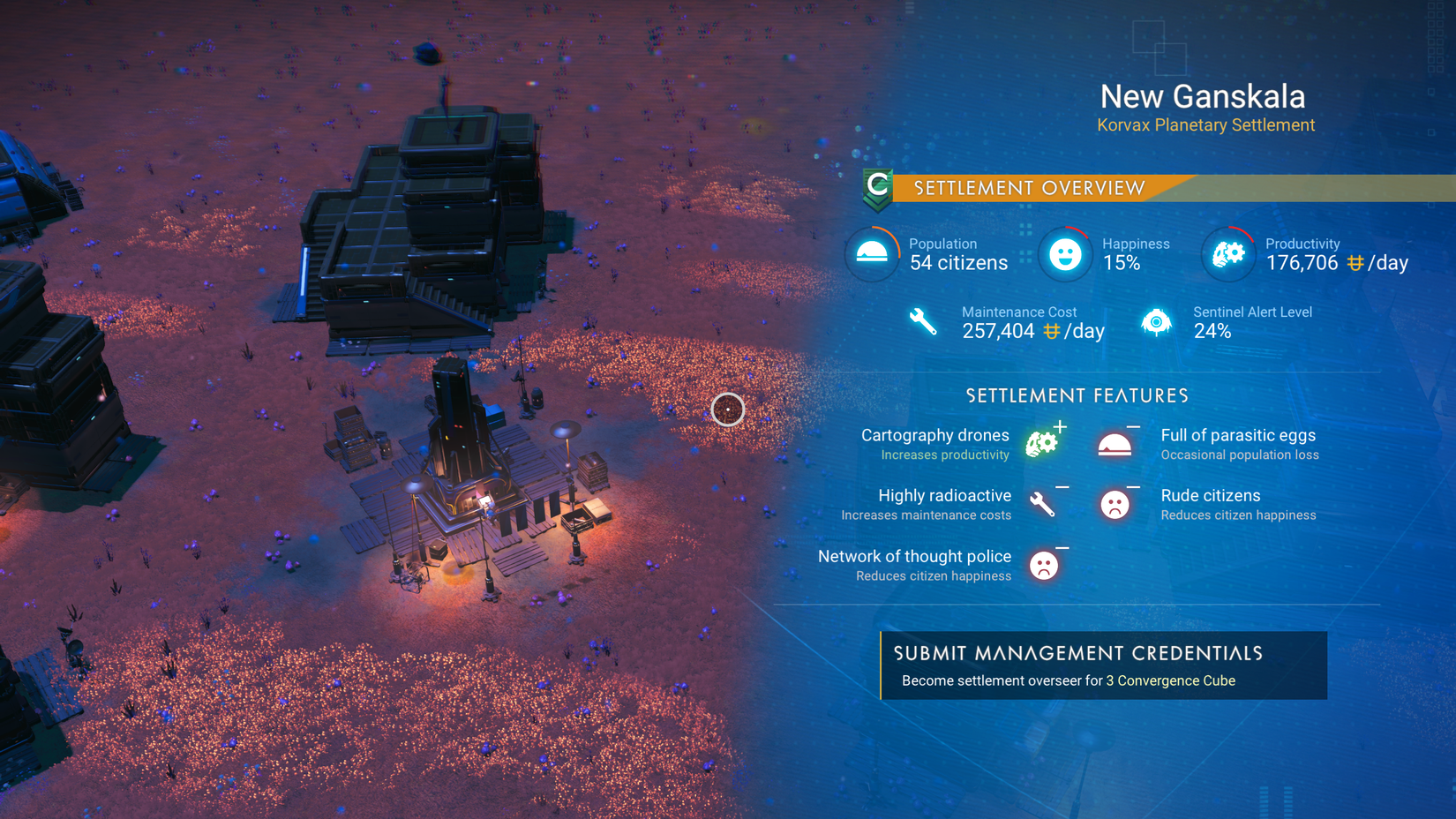Click the Full of parasitic eggs icon
1456x819 pixels.
pyautogui.click(x=1115, y=444)
